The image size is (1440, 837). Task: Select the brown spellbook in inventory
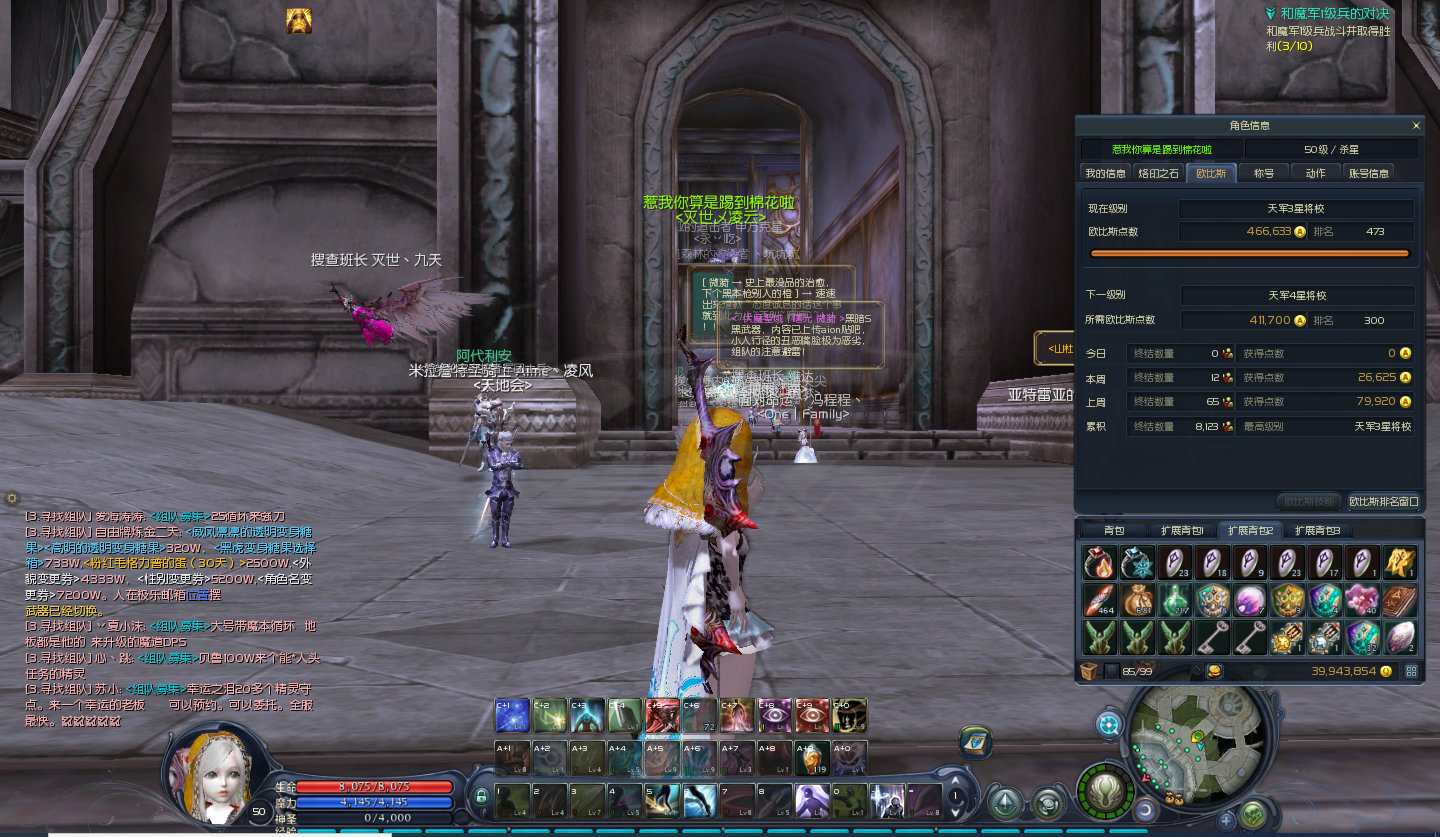[x=1399, y=600]
